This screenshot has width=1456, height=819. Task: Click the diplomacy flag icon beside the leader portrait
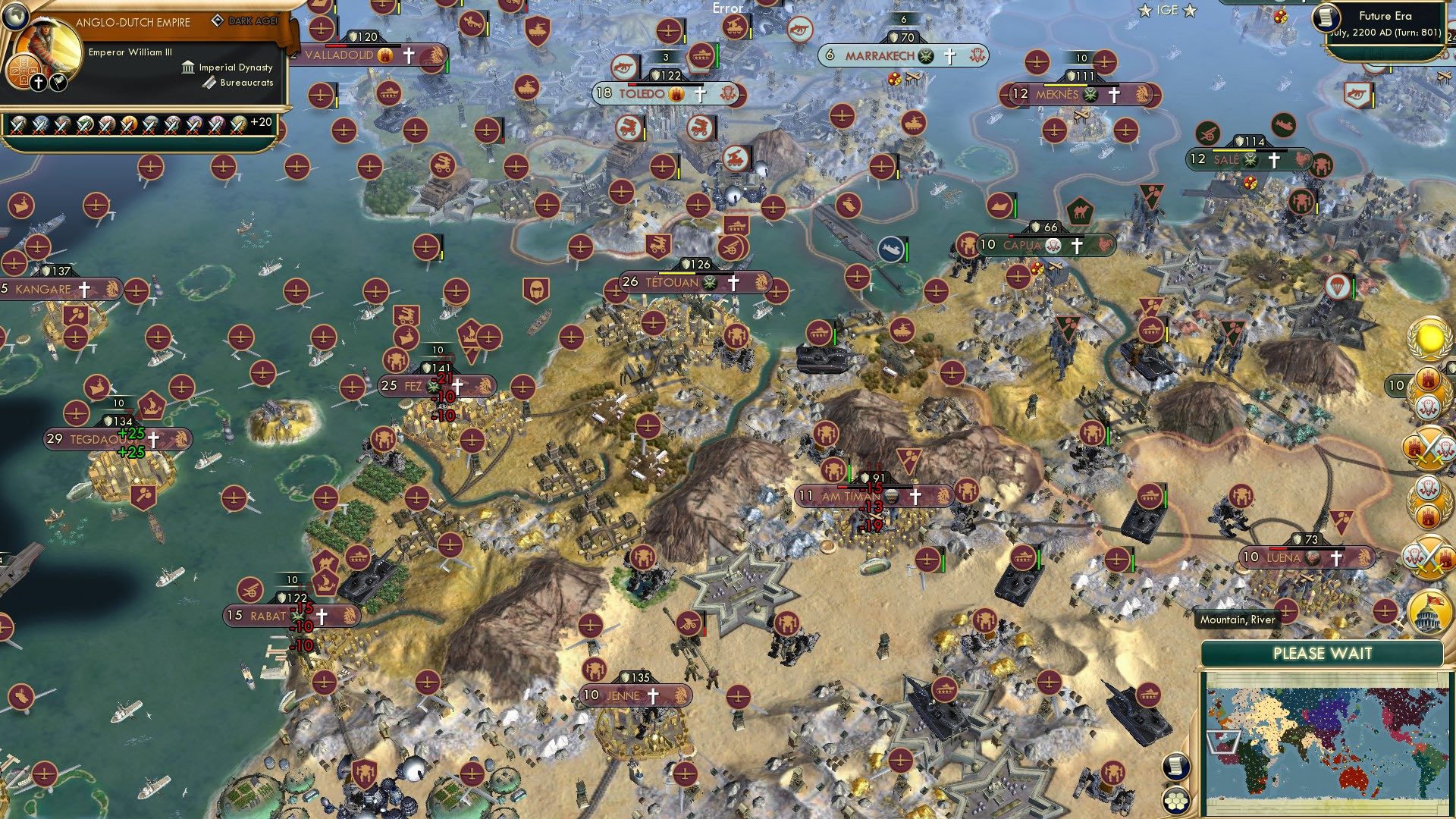58,81
